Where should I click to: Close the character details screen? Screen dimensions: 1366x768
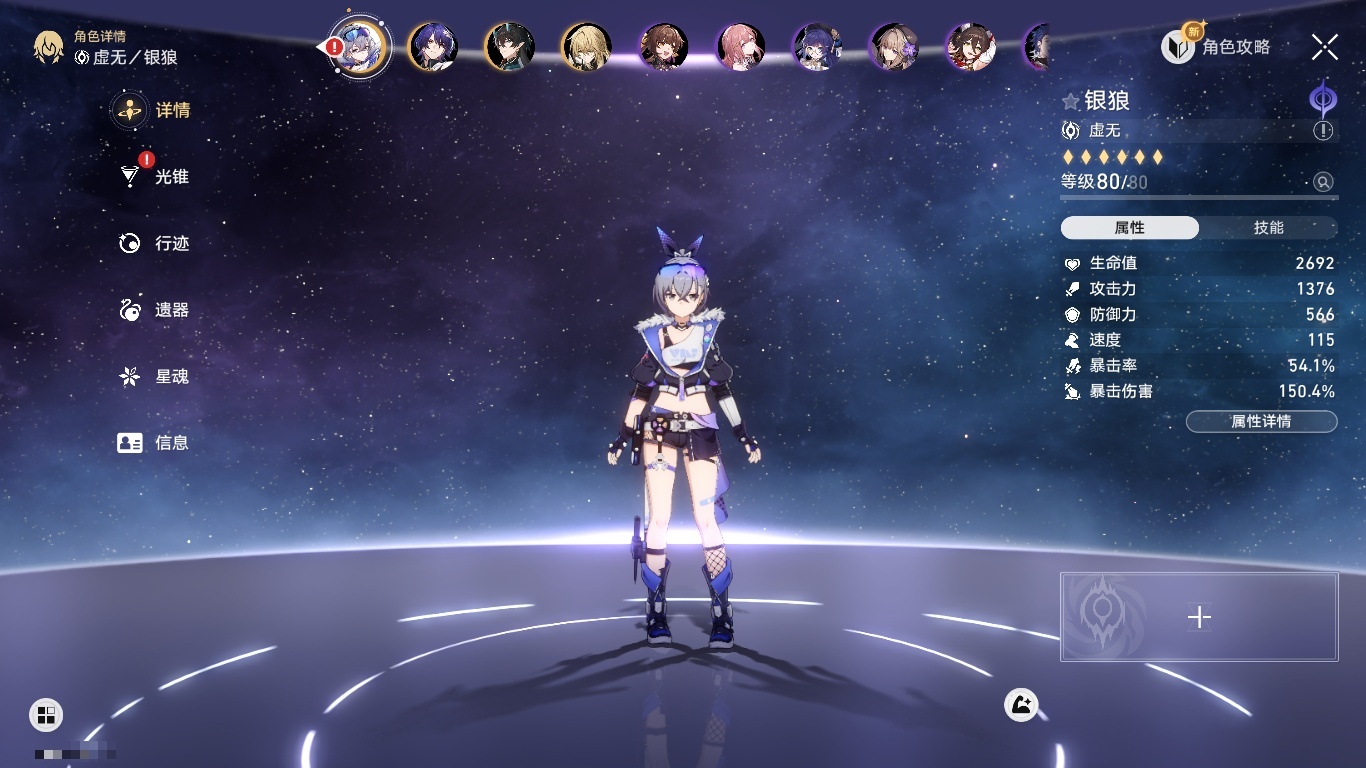pos(1325,47)
